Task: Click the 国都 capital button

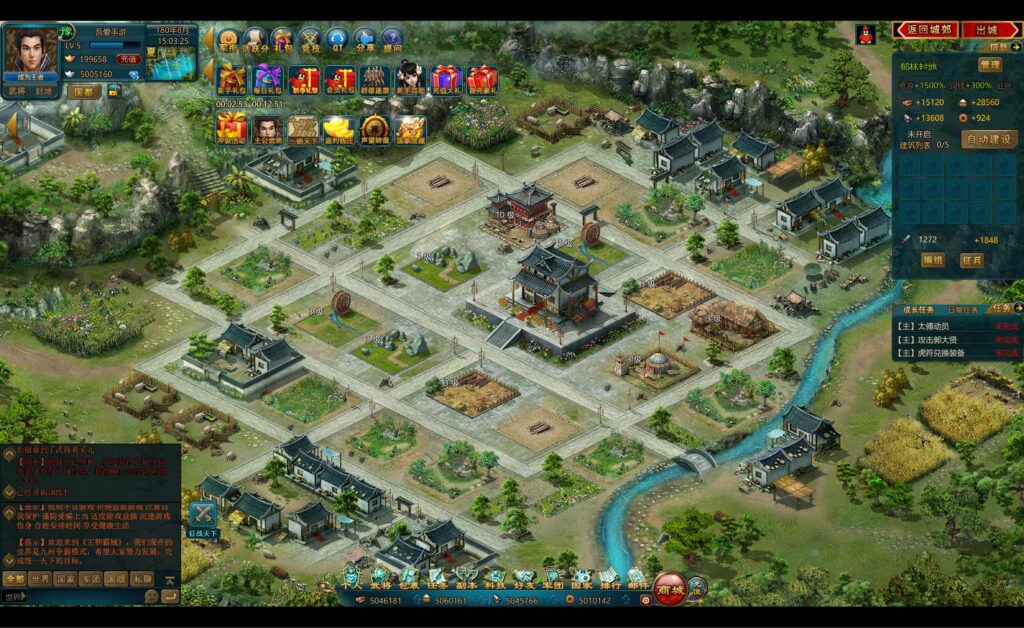Action: [x=84, y=91]
